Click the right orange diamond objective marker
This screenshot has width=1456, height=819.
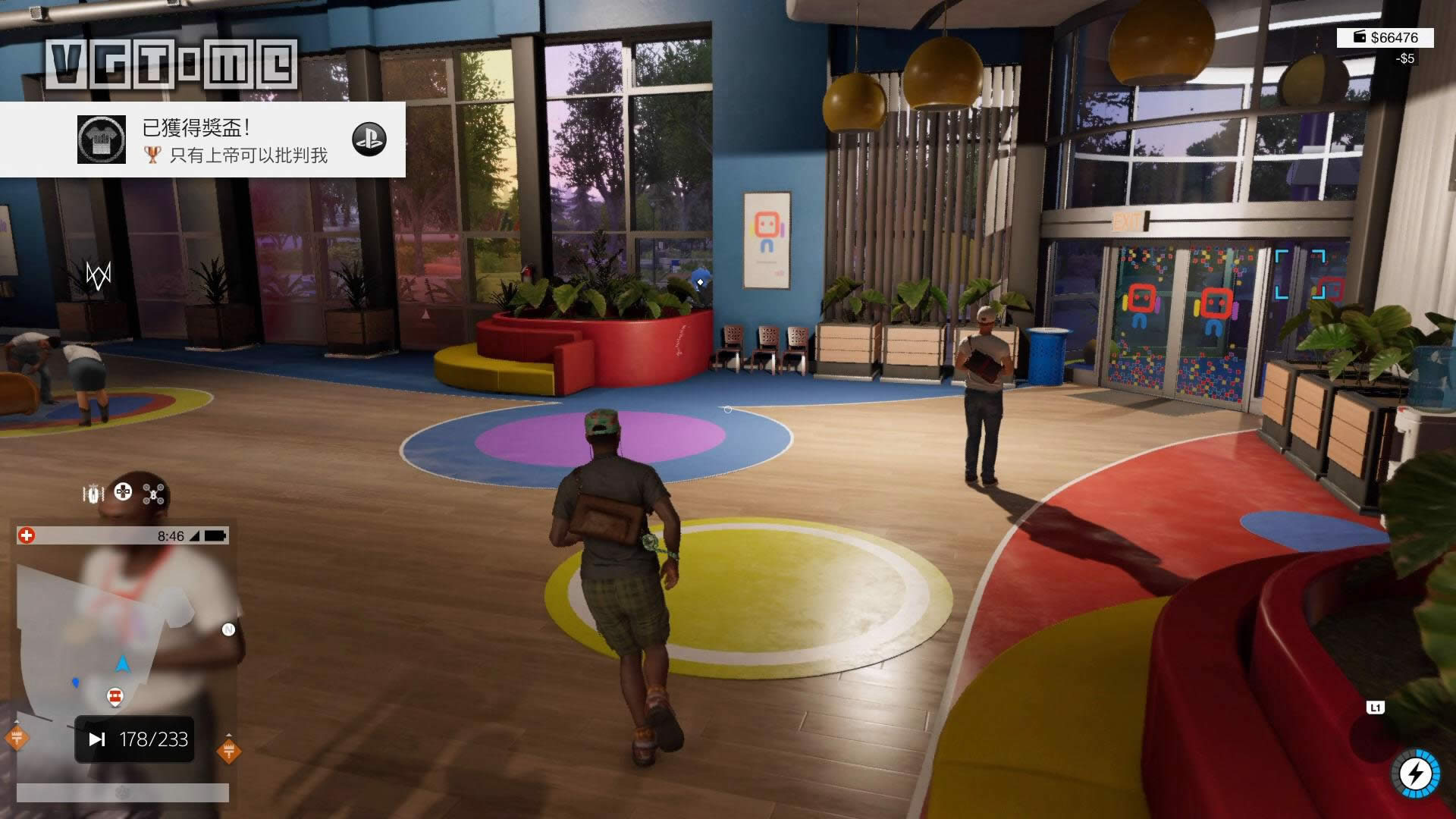pyautogui.click(x=228, y=751)
